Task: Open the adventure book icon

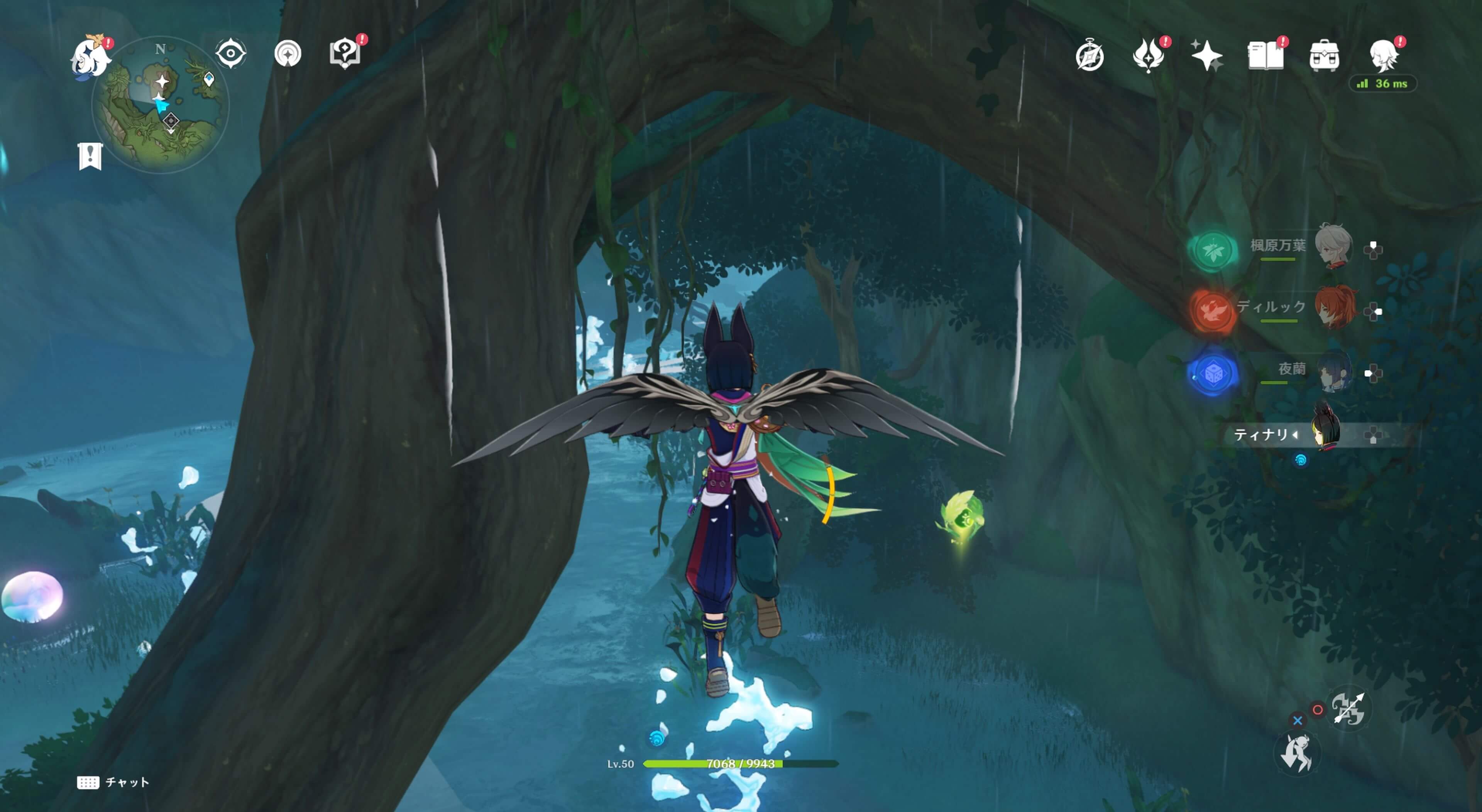Action: click(1266, 56)
